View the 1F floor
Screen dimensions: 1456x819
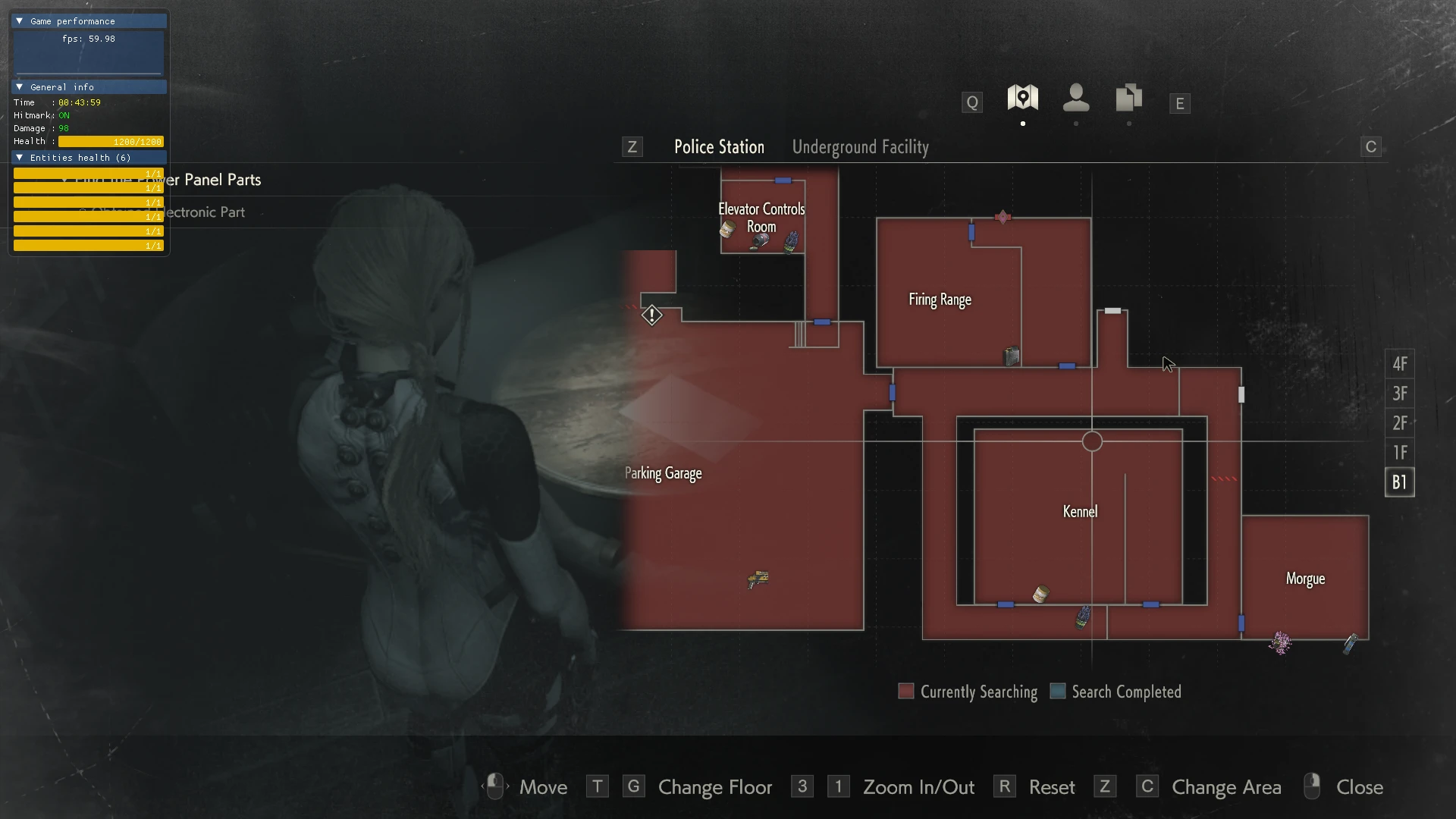point(1399,453)
